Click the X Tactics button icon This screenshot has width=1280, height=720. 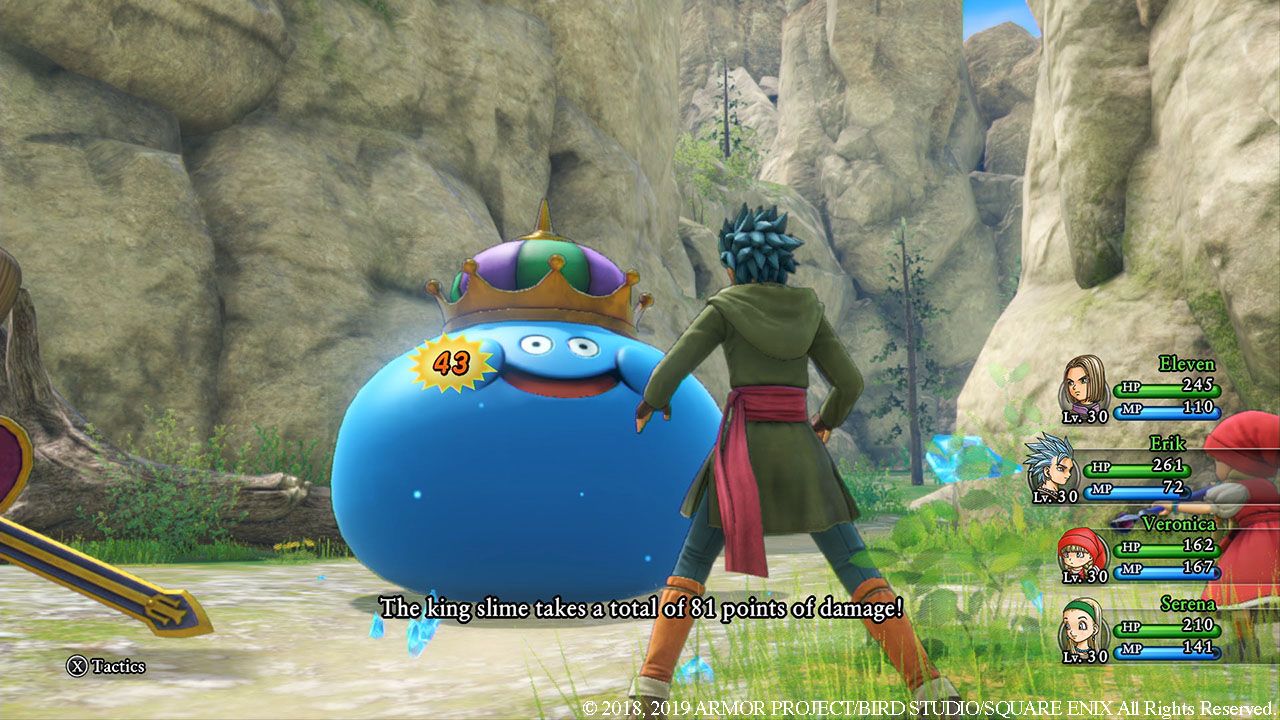77,664
